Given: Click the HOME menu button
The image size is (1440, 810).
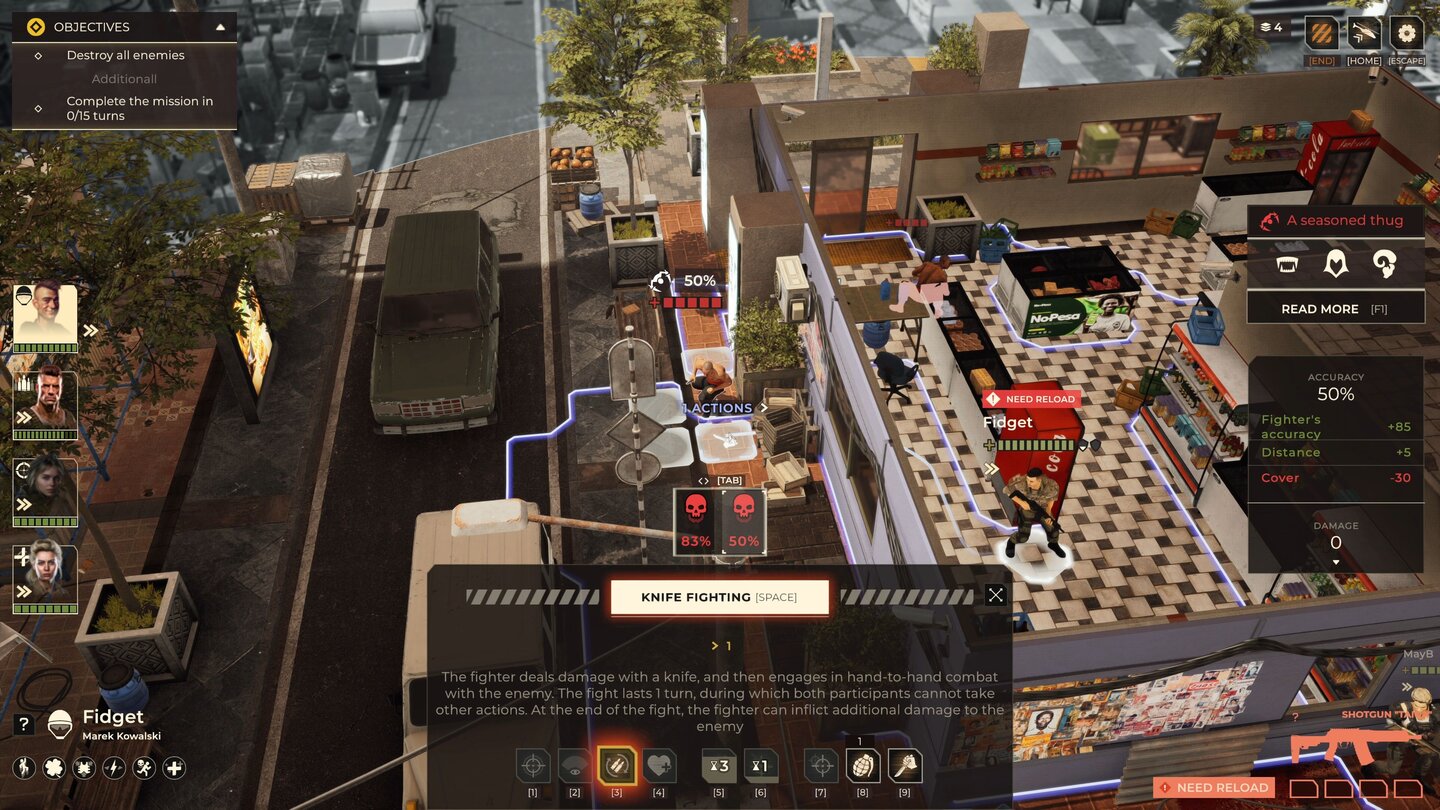Looking at the screenshot, I should coord(1363,33).
